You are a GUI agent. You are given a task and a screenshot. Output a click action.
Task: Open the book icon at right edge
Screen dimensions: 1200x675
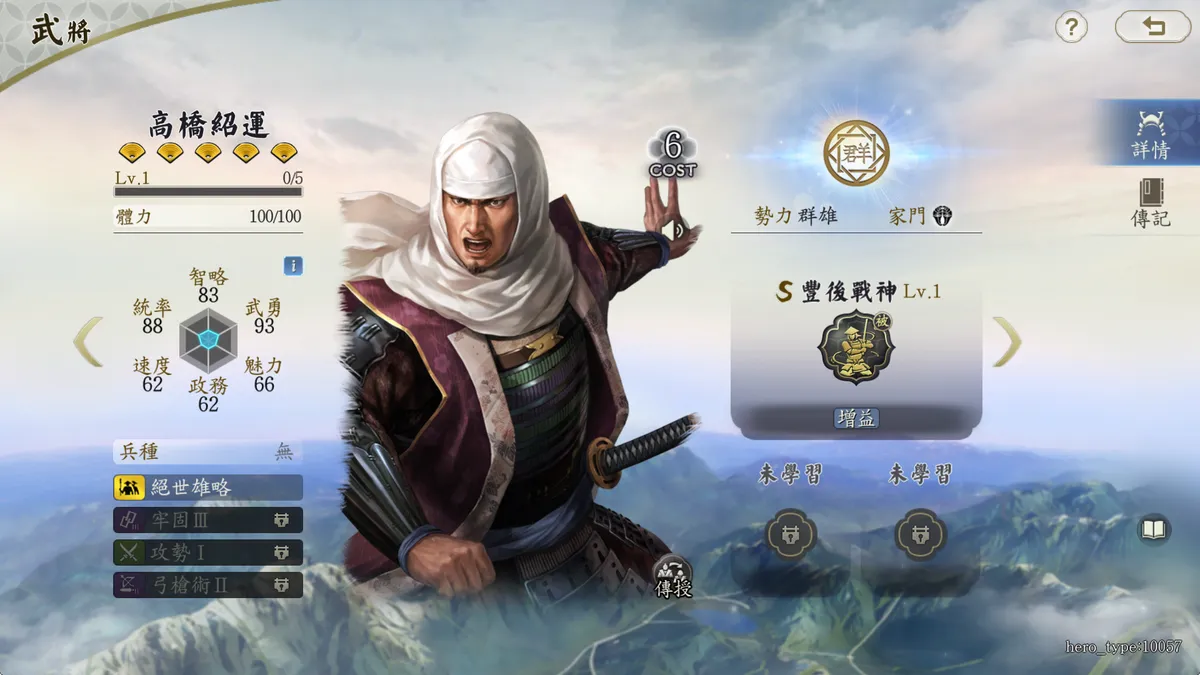(x=1155, y=529)
